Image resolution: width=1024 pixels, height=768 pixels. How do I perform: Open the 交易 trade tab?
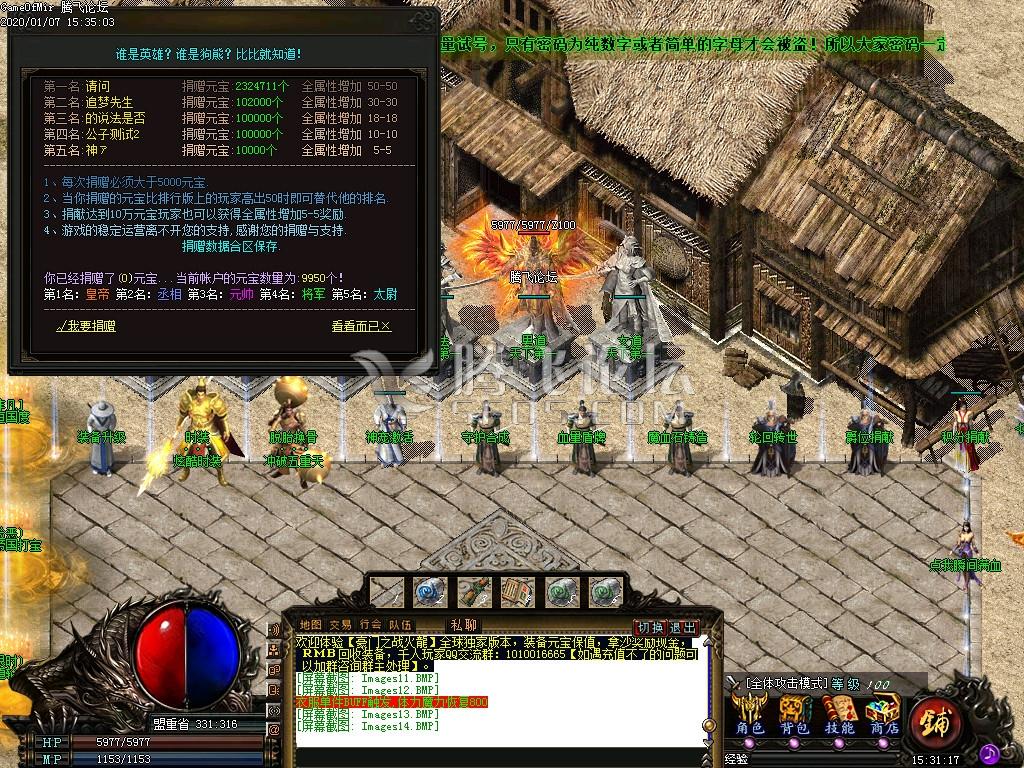pyautogui.click(x=340, y=625)
